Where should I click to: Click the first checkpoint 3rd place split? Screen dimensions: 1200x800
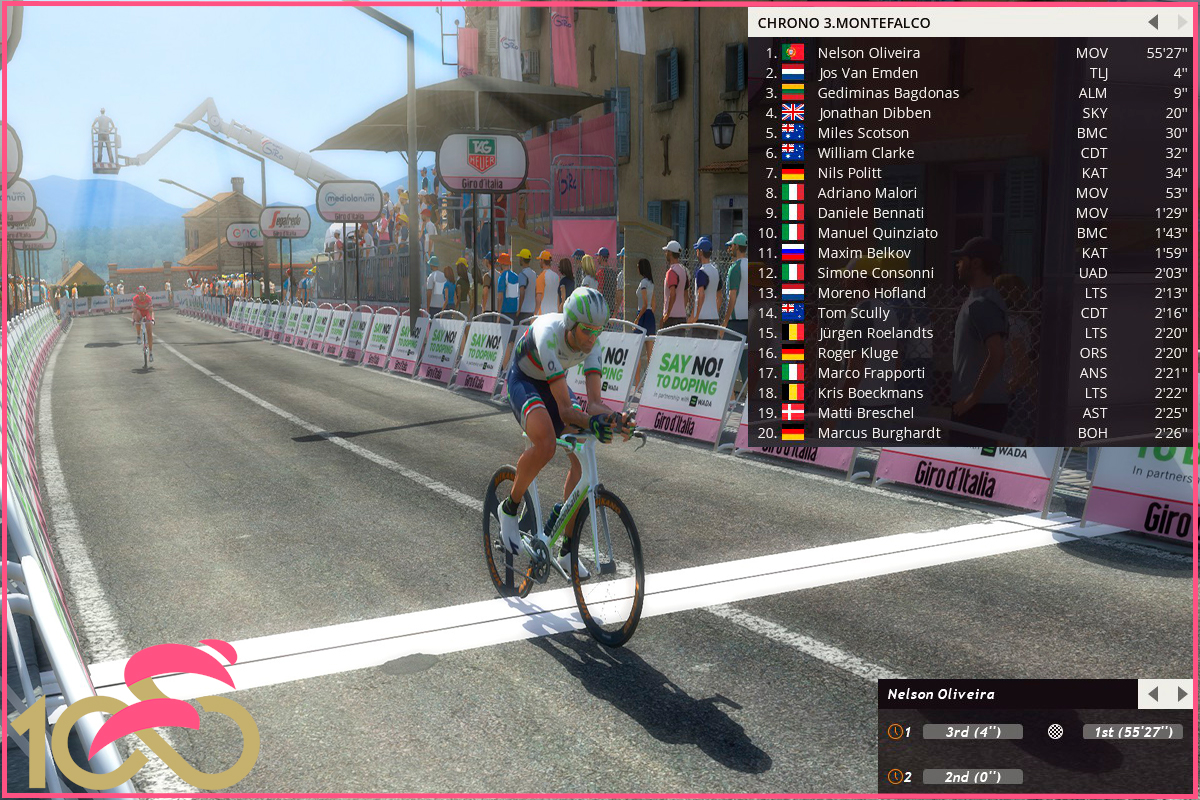pos(972,732)
